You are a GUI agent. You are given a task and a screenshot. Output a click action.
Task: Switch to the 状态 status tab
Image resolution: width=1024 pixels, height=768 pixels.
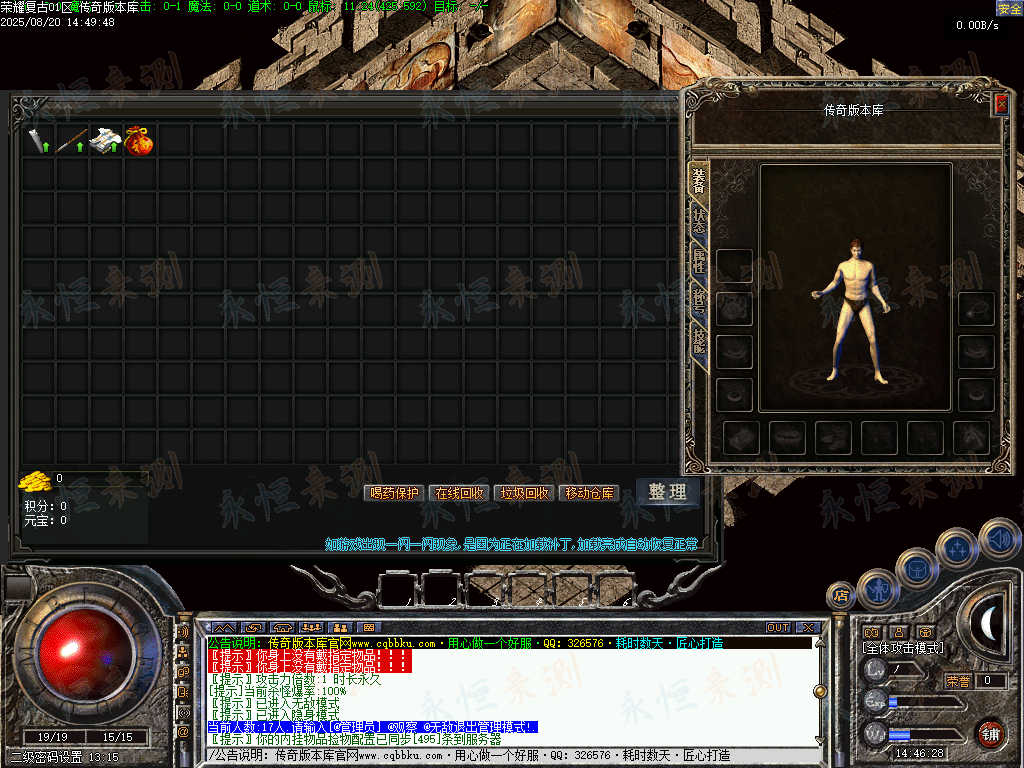[699, 221]
